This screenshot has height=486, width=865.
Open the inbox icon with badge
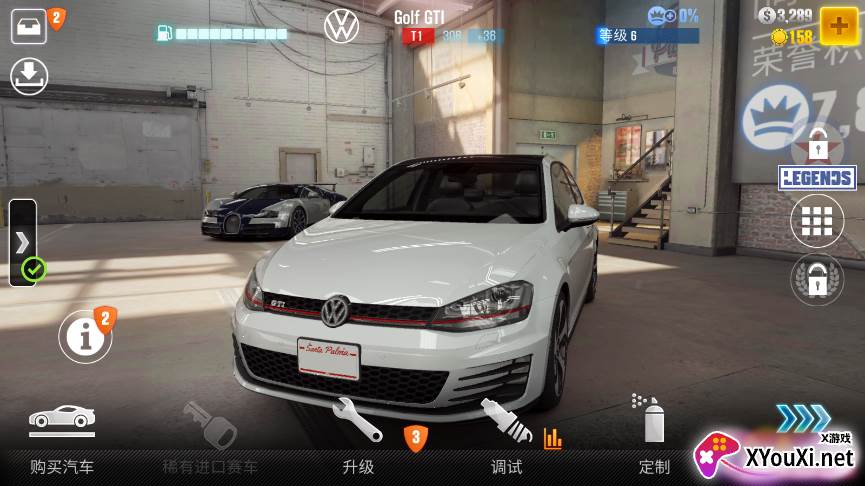point(30,26)
